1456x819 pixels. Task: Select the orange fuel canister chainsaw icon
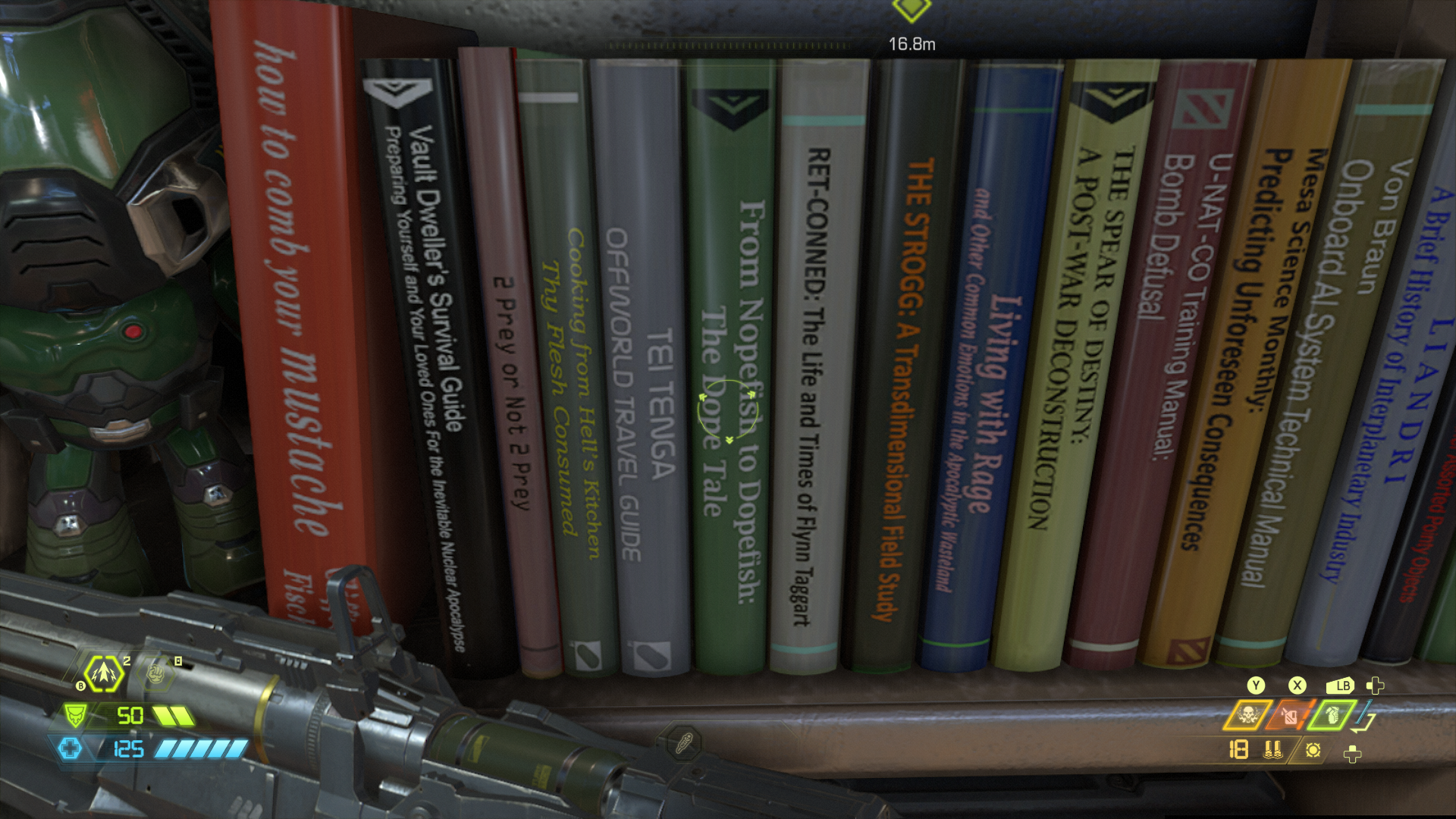click(x=1290, y=715)
